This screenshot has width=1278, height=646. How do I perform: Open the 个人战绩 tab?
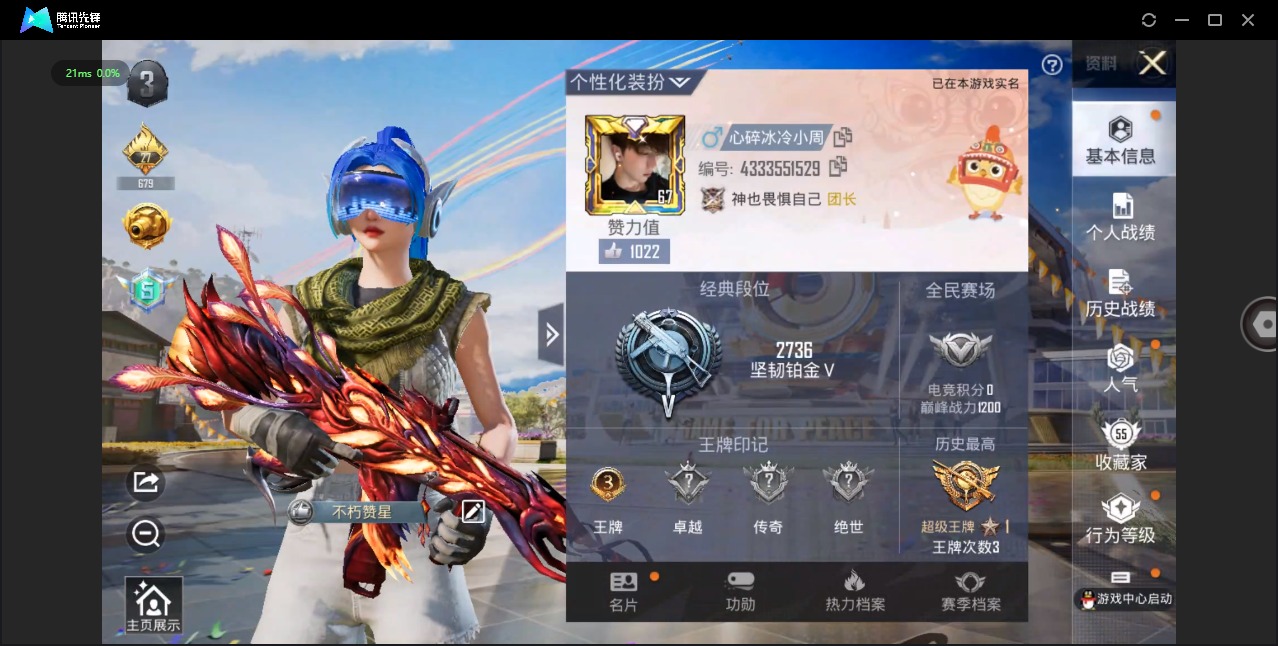coord(1120,217)
